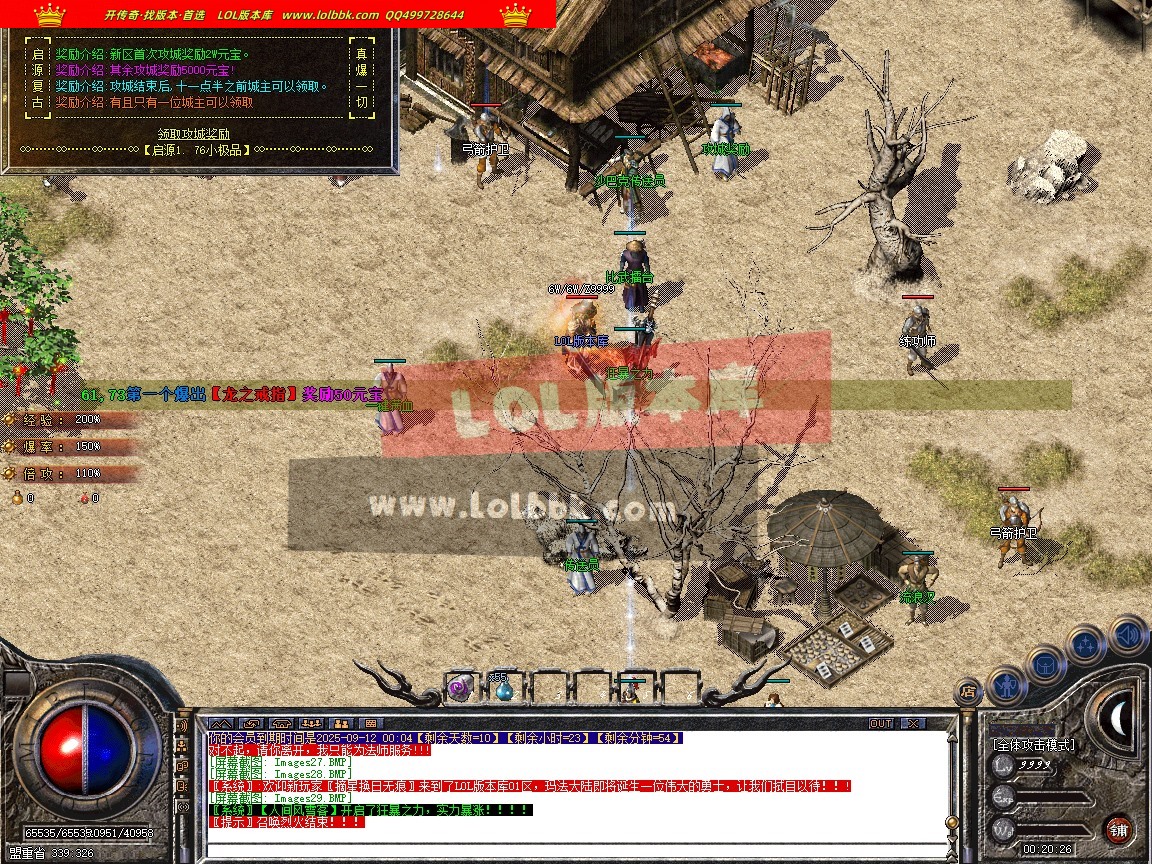Open the bag inventory round button
The width and height of the screenshot is (1152, 864).
coord(1044,664)
